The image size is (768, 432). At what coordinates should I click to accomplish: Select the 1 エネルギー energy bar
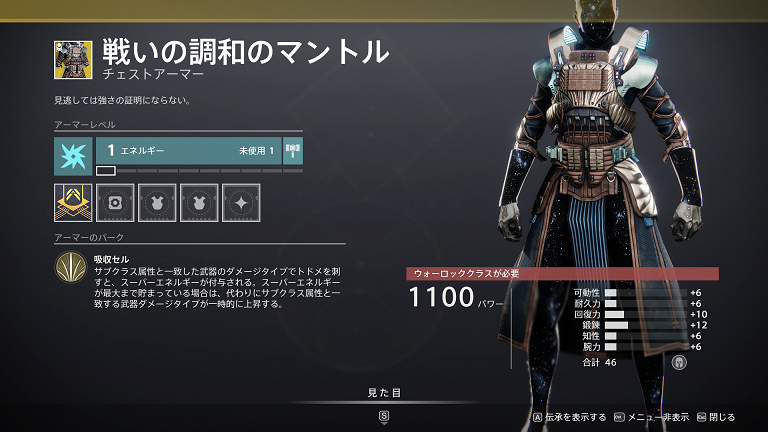tap(188, 151)
